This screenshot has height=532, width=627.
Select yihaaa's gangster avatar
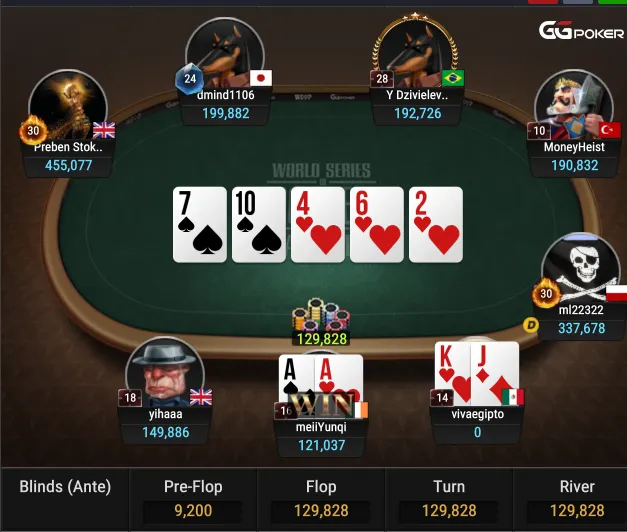(x=165, y=375)
